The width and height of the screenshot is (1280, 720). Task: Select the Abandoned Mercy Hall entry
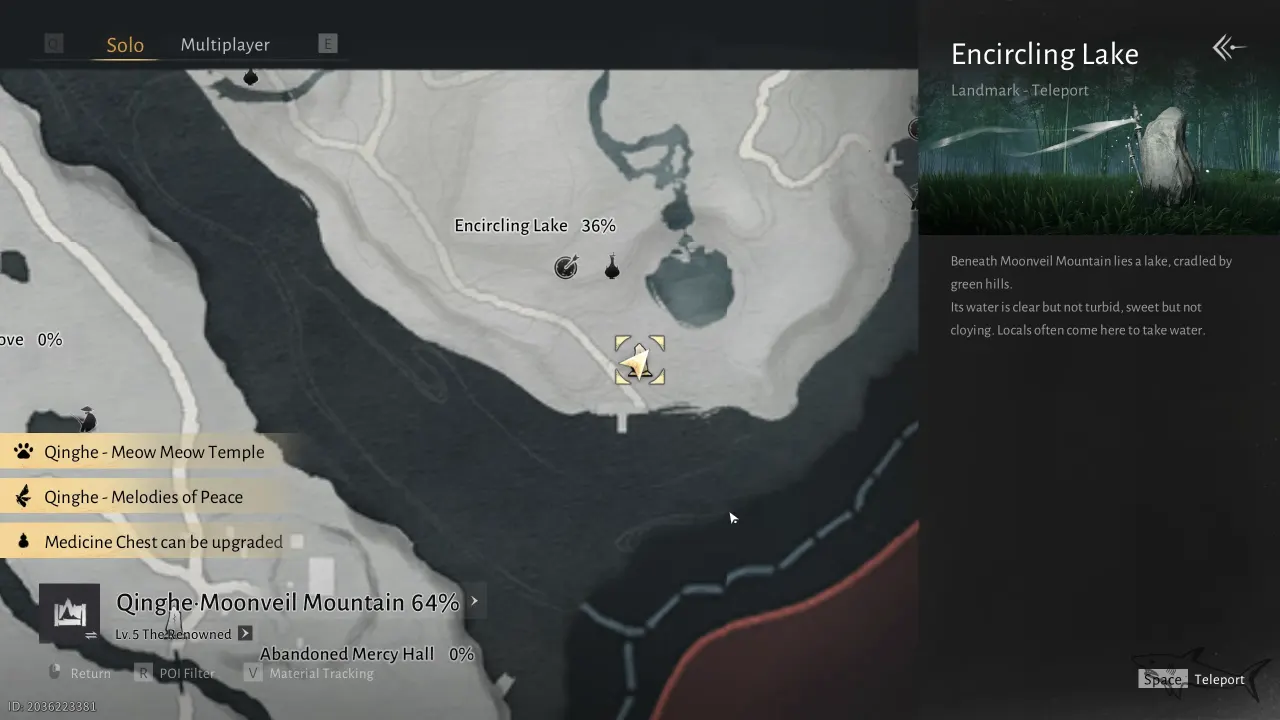tap(346, 653)
